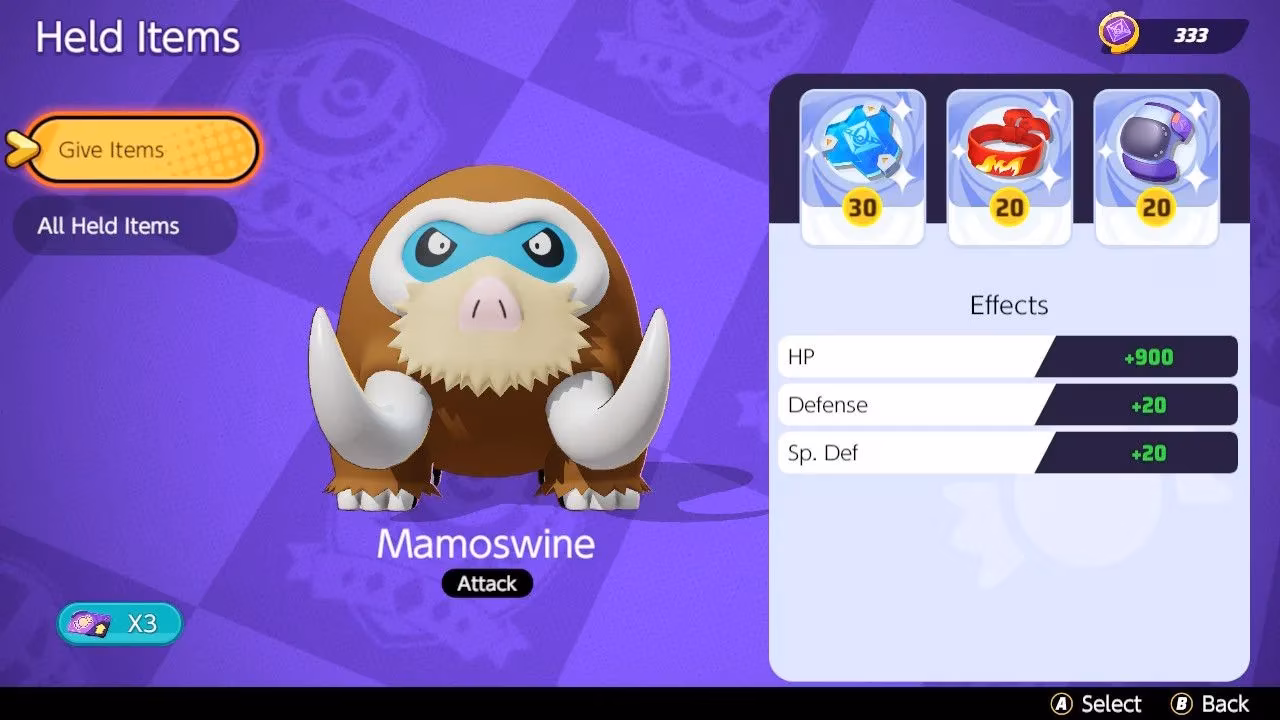Click the Attack role badge under Mamoswine
Screen dimensions: 1280x720
coord(487,583)
